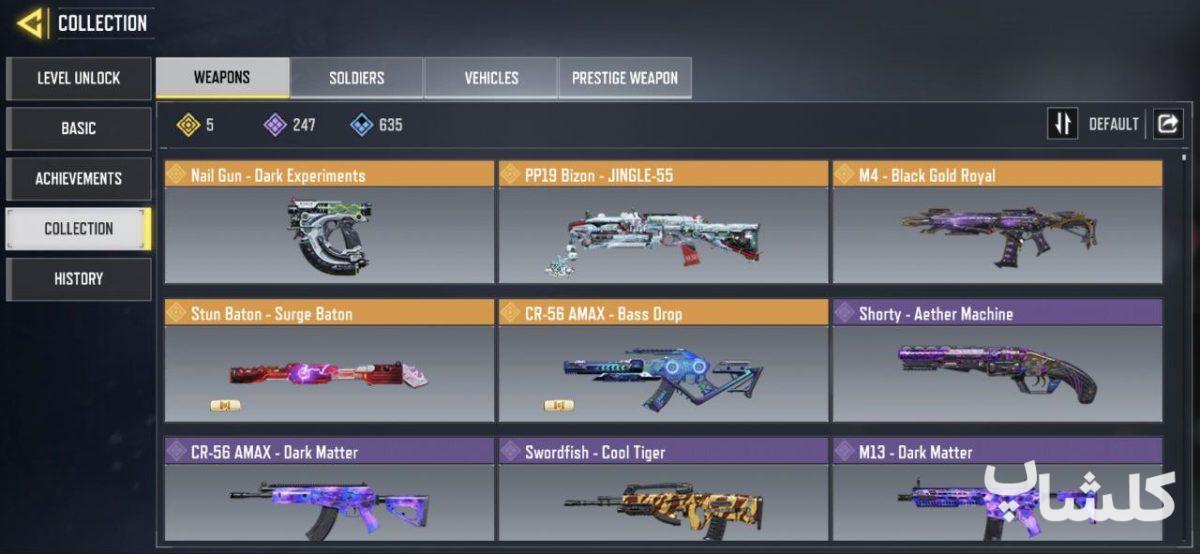
Task: Choose the PP19 Bizon - JINGLE-55 card
Action: (663, 223)
